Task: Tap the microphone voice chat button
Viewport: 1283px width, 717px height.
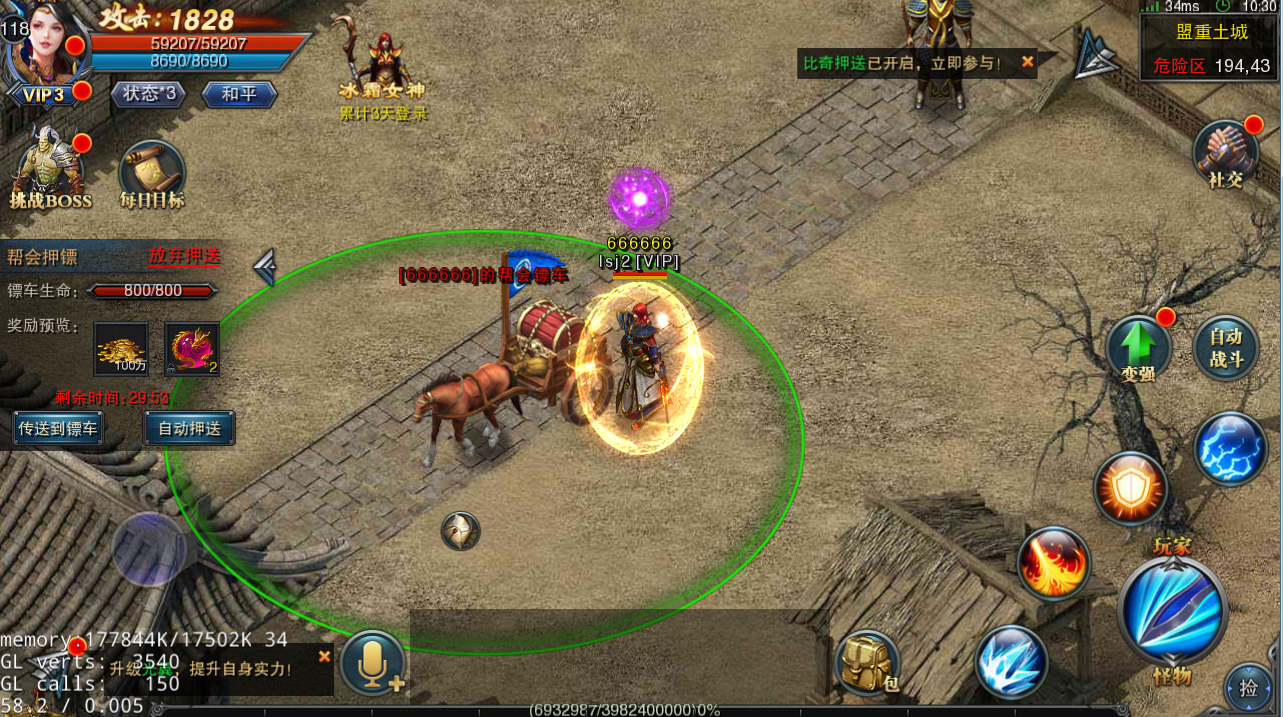Action: 373,662
